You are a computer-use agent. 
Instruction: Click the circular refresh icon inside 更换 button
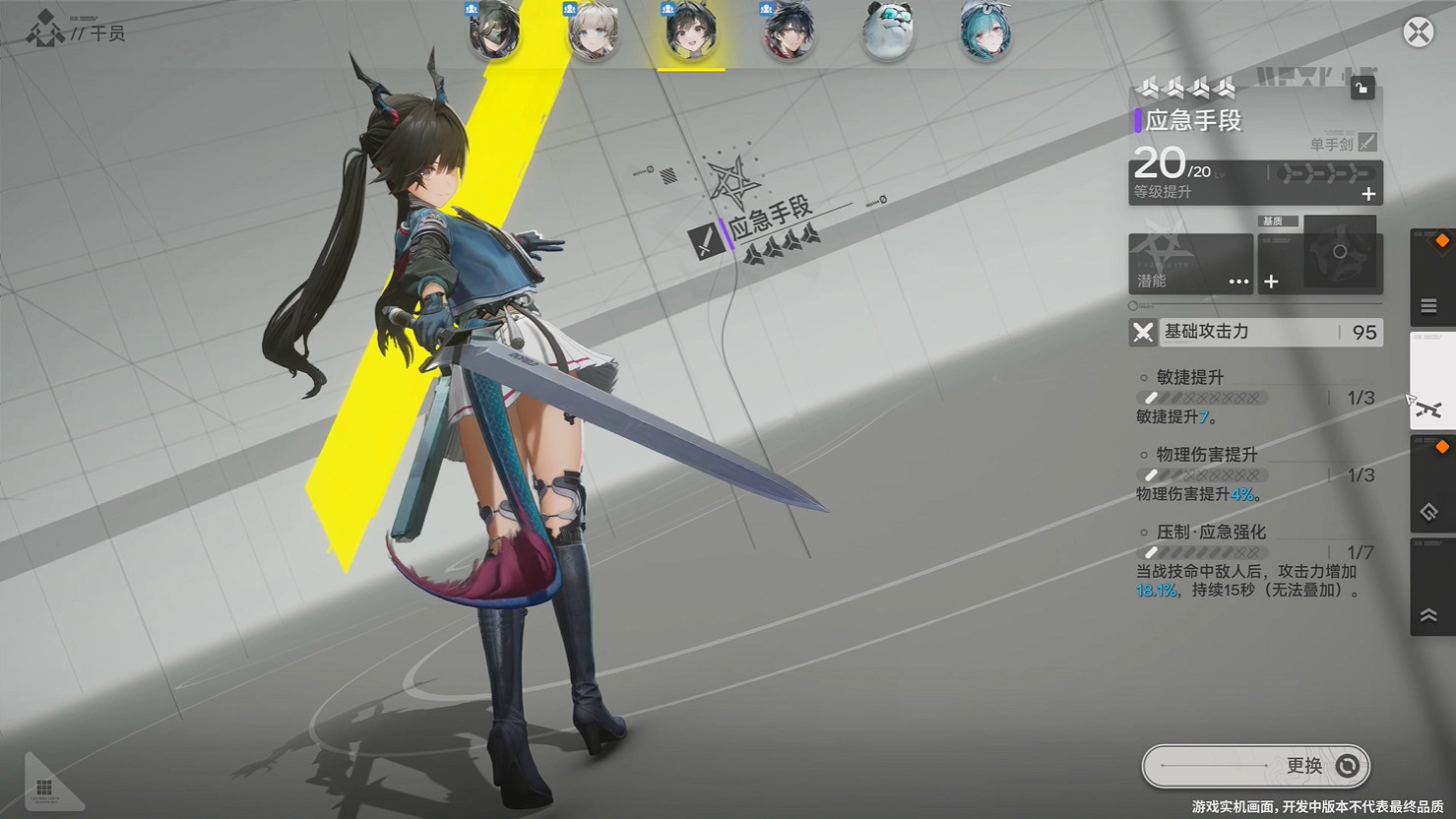point(1347,766)
